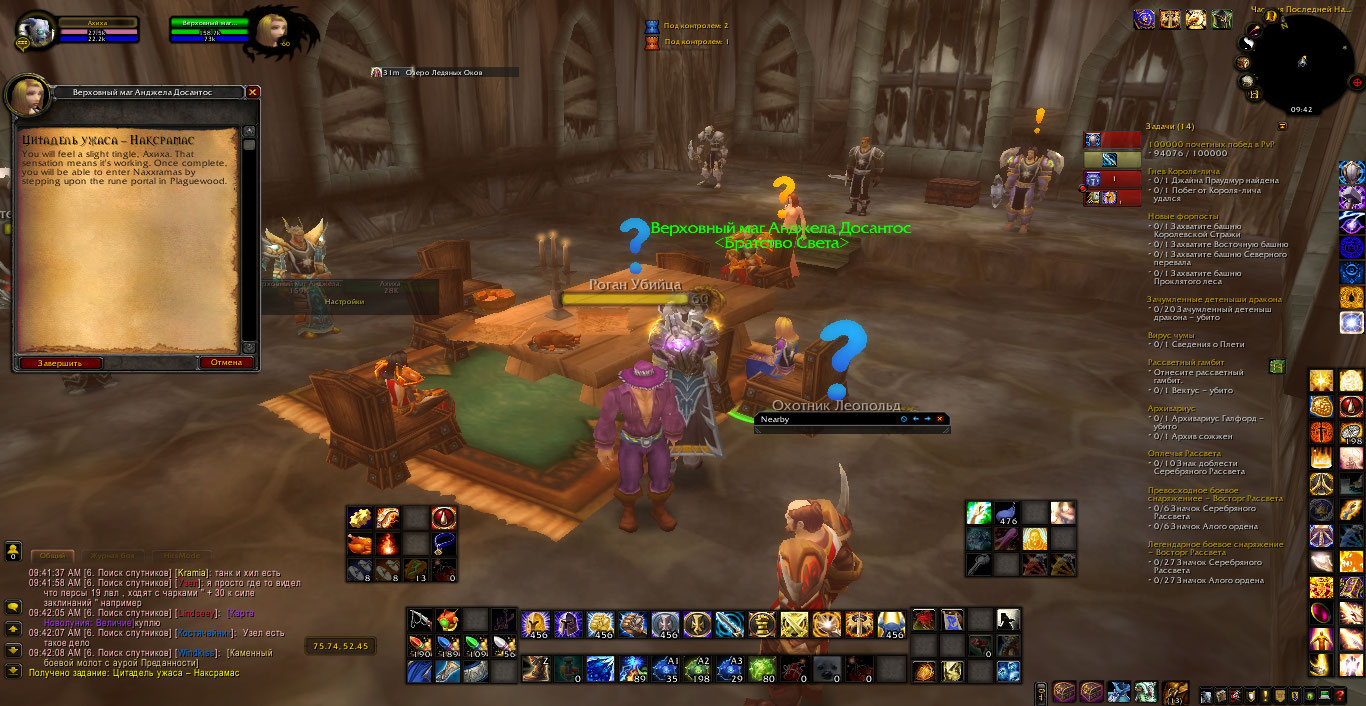Use the boot ability marked Z
This screenshot has width=1366, height=706.
(534, 668)
